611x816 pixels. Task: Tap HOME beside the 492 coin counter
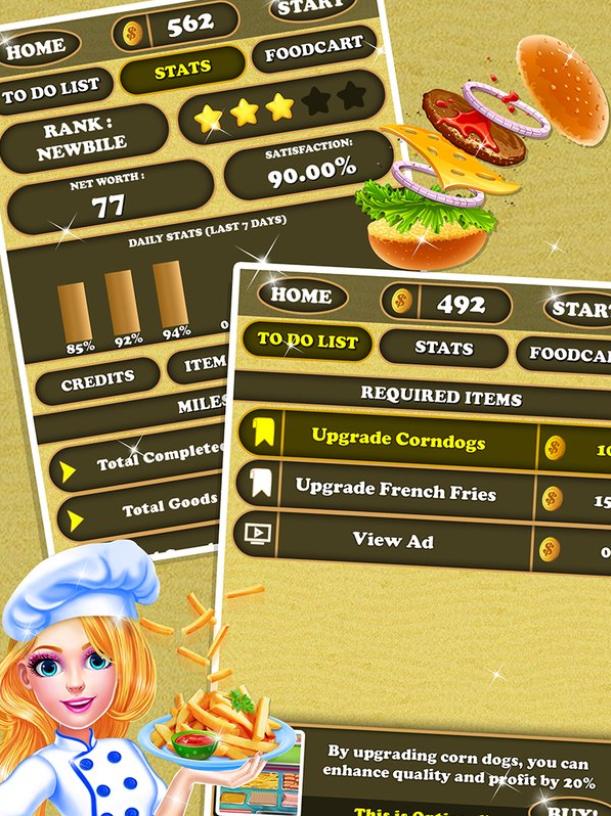pyautogui.click(x=301, y=296)
